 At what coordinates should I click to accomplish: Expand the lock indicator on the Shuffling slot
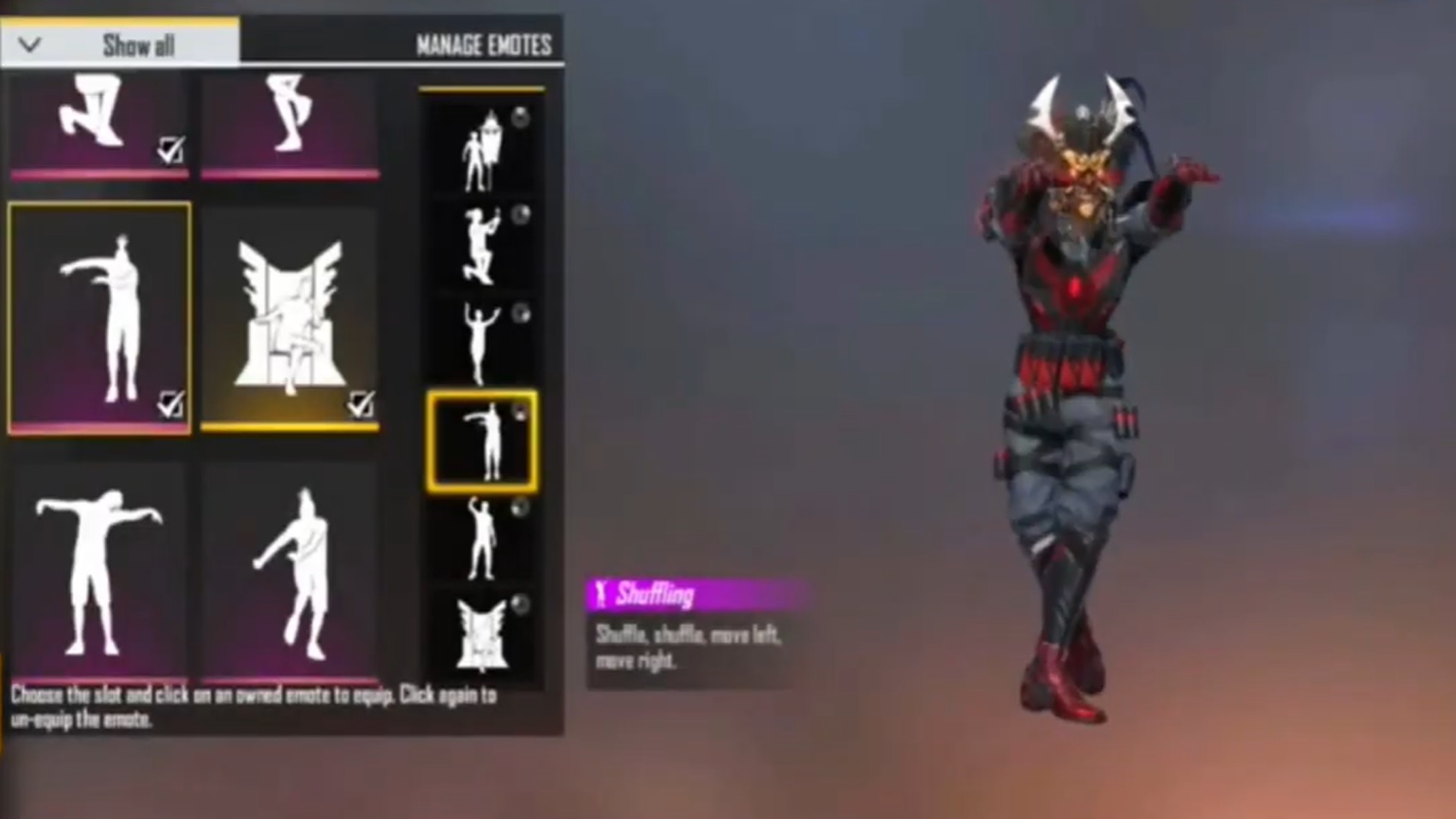tap(521, 414)
